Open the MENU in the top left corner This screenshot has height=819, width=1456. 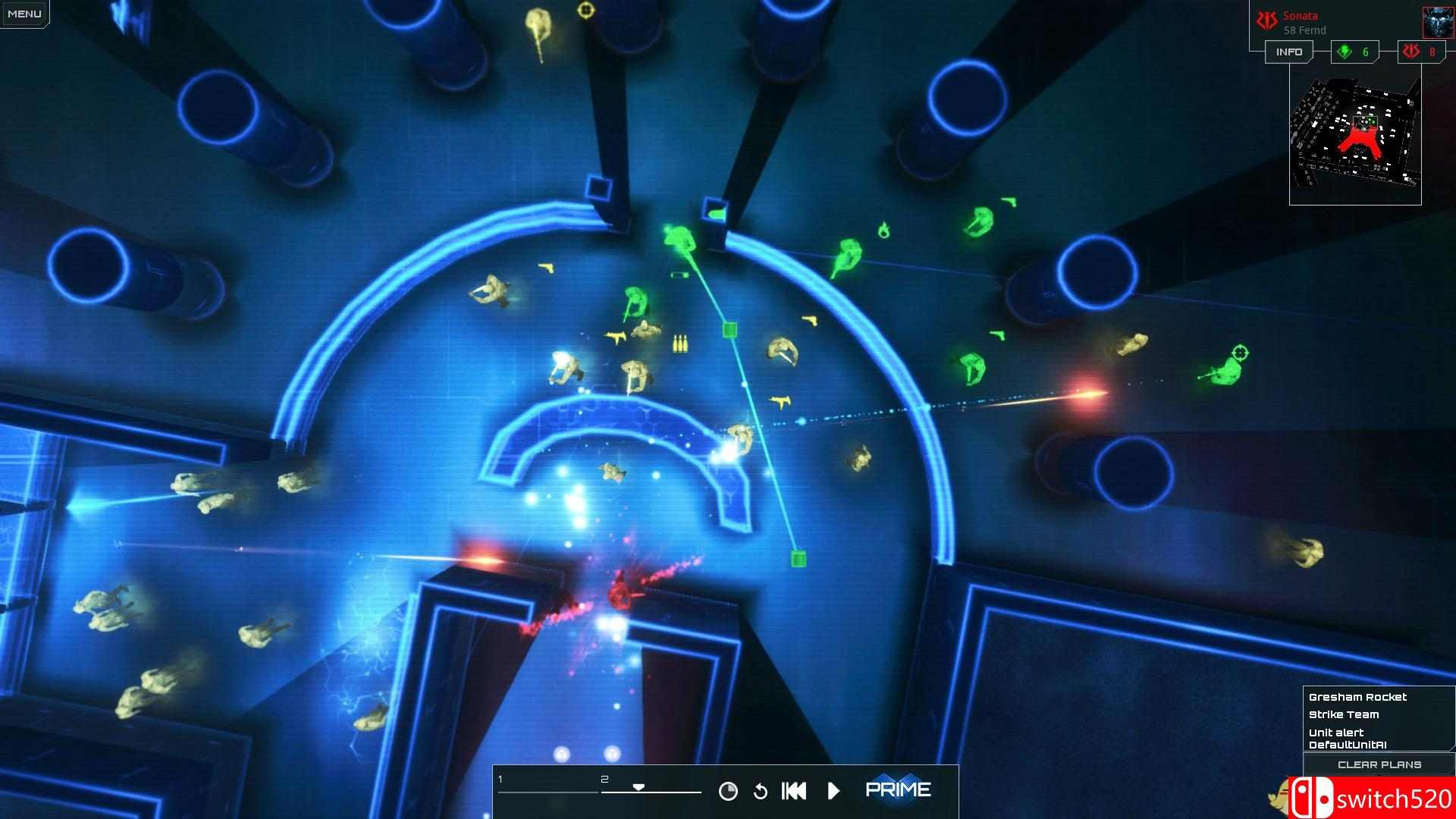24,12
